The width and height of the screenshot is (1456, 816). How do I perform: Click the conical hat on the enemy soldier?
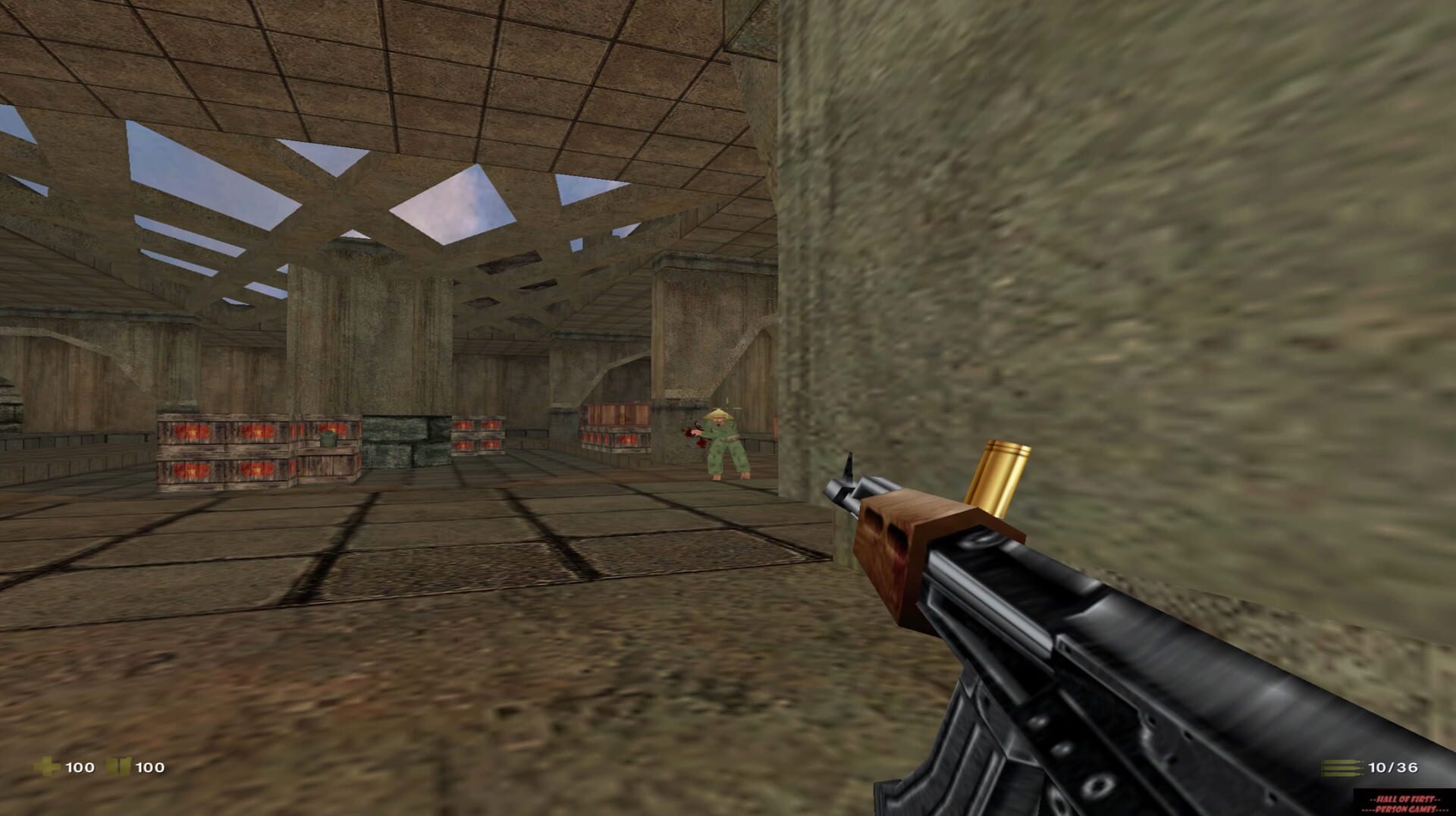(x=719, y=414)
